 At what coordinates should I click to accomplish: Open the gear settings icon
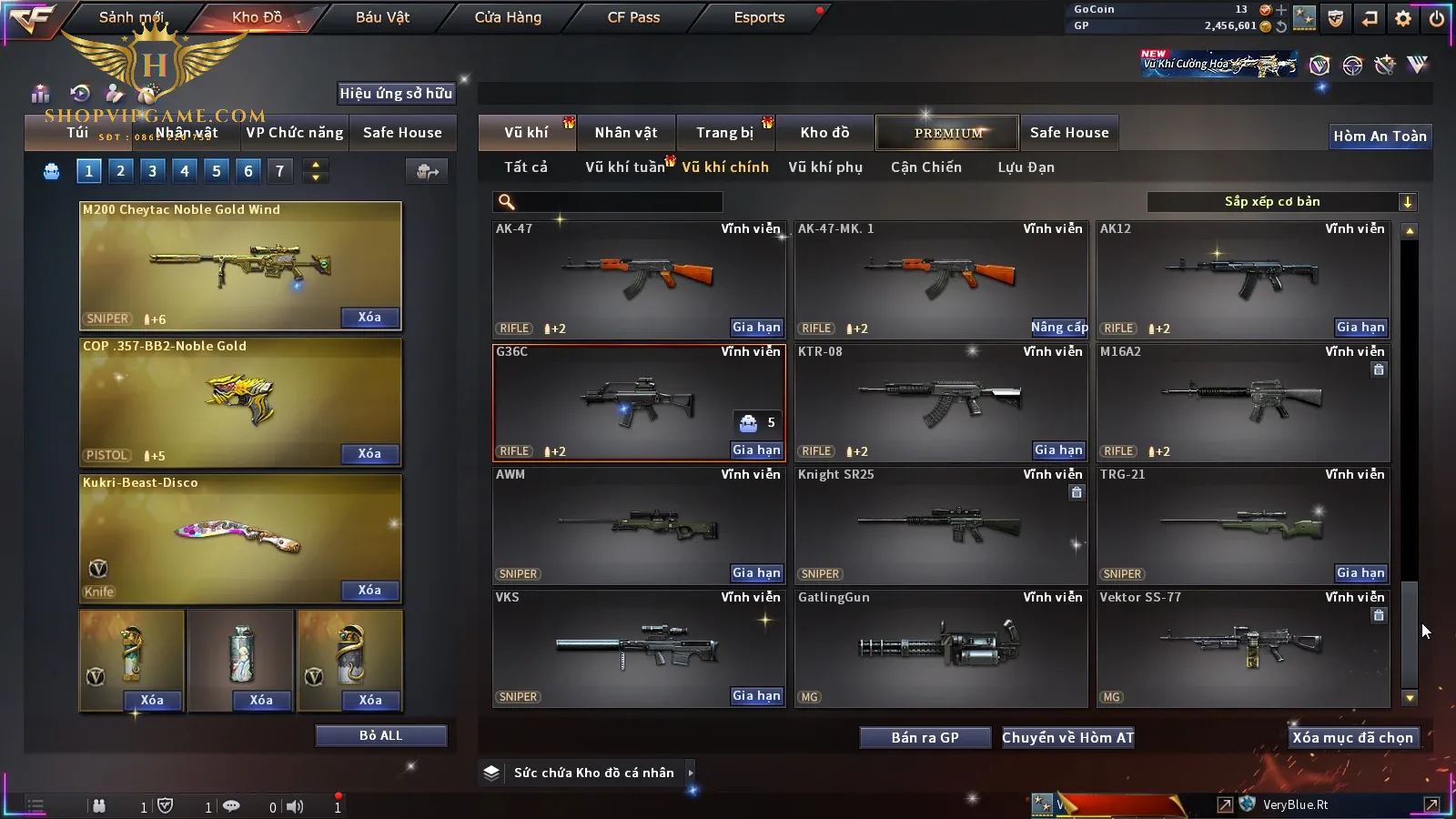click(x=1403, y=18)
